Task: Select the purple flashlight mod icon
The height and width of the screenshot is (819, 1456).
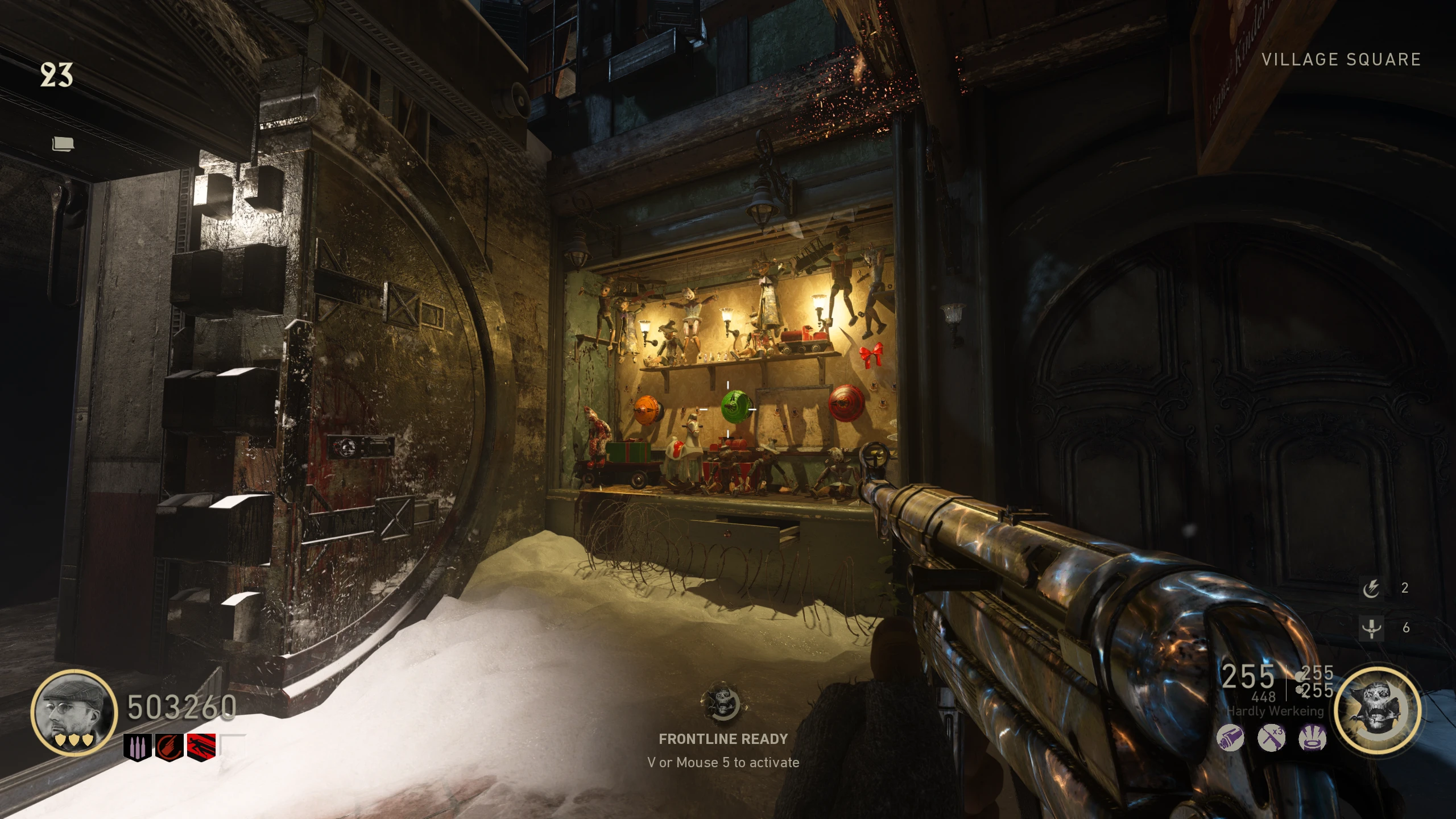Action: coord(1230,739)
